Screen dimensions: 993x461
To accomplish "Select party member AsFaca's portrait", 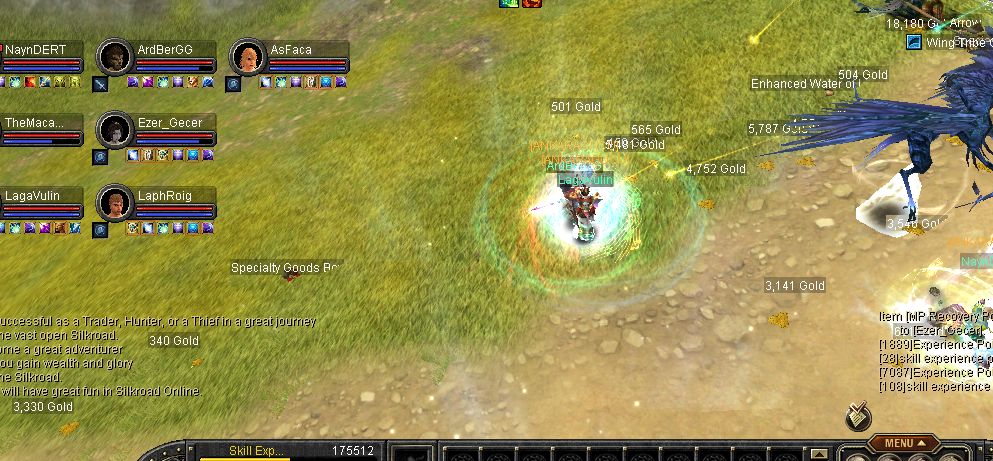I will (x=247, y=57).
